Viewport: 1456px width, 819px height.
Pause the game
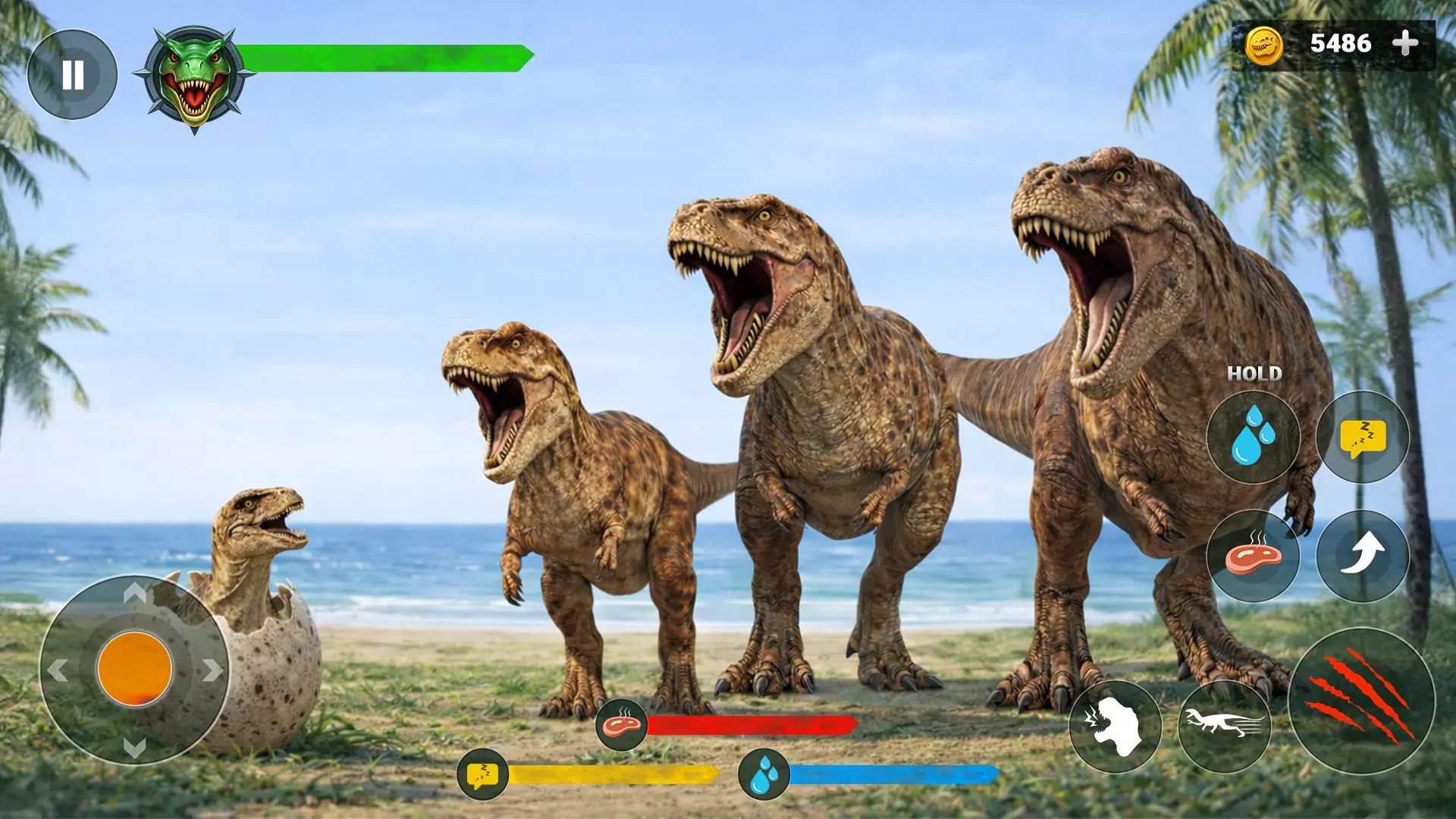(x=72, y=72)
